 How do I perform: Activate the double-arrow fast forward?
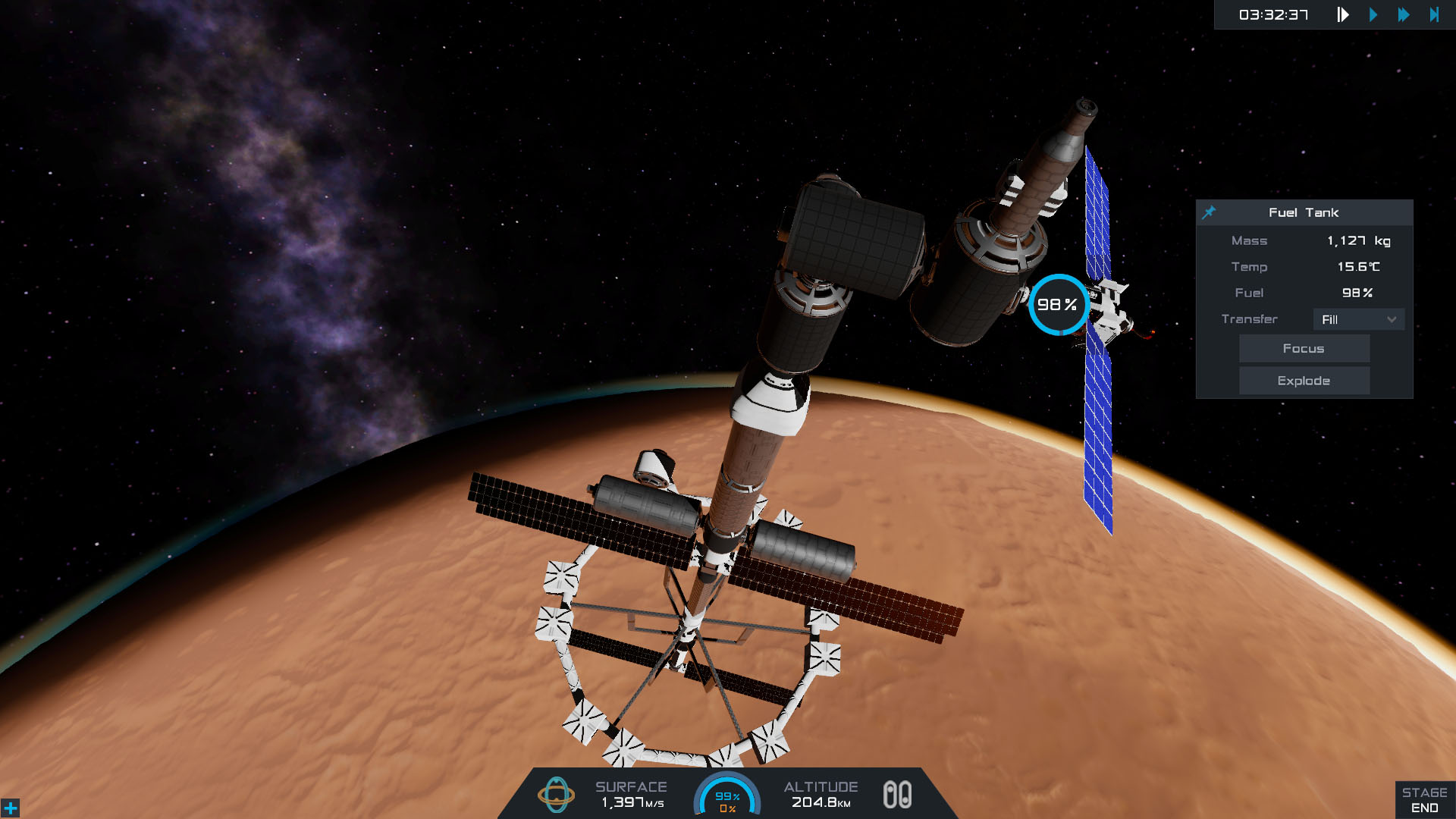tap(1403, 14)
